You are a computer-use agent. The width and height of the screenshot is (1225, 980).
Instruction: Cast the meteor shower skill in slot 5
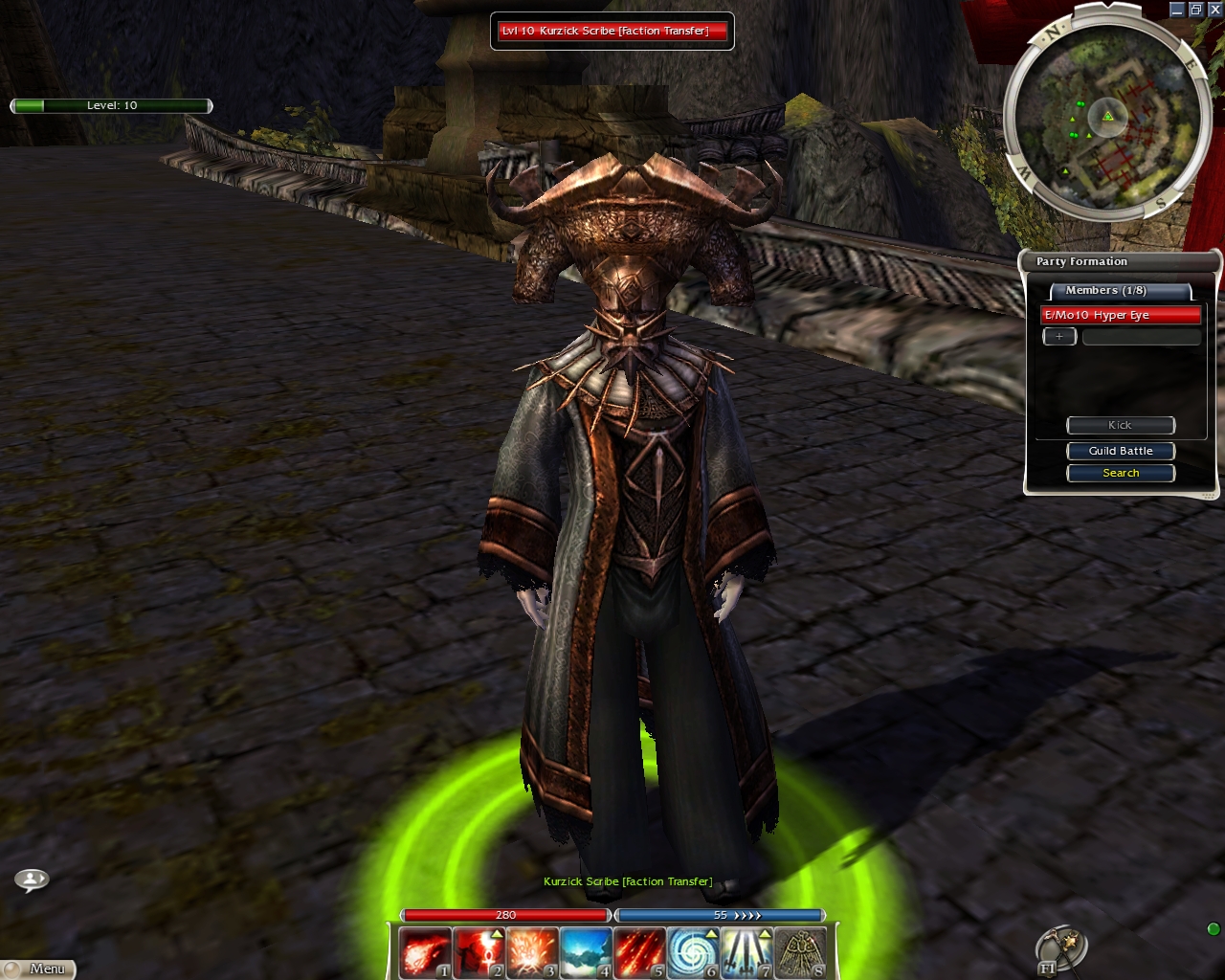[638, 952]
